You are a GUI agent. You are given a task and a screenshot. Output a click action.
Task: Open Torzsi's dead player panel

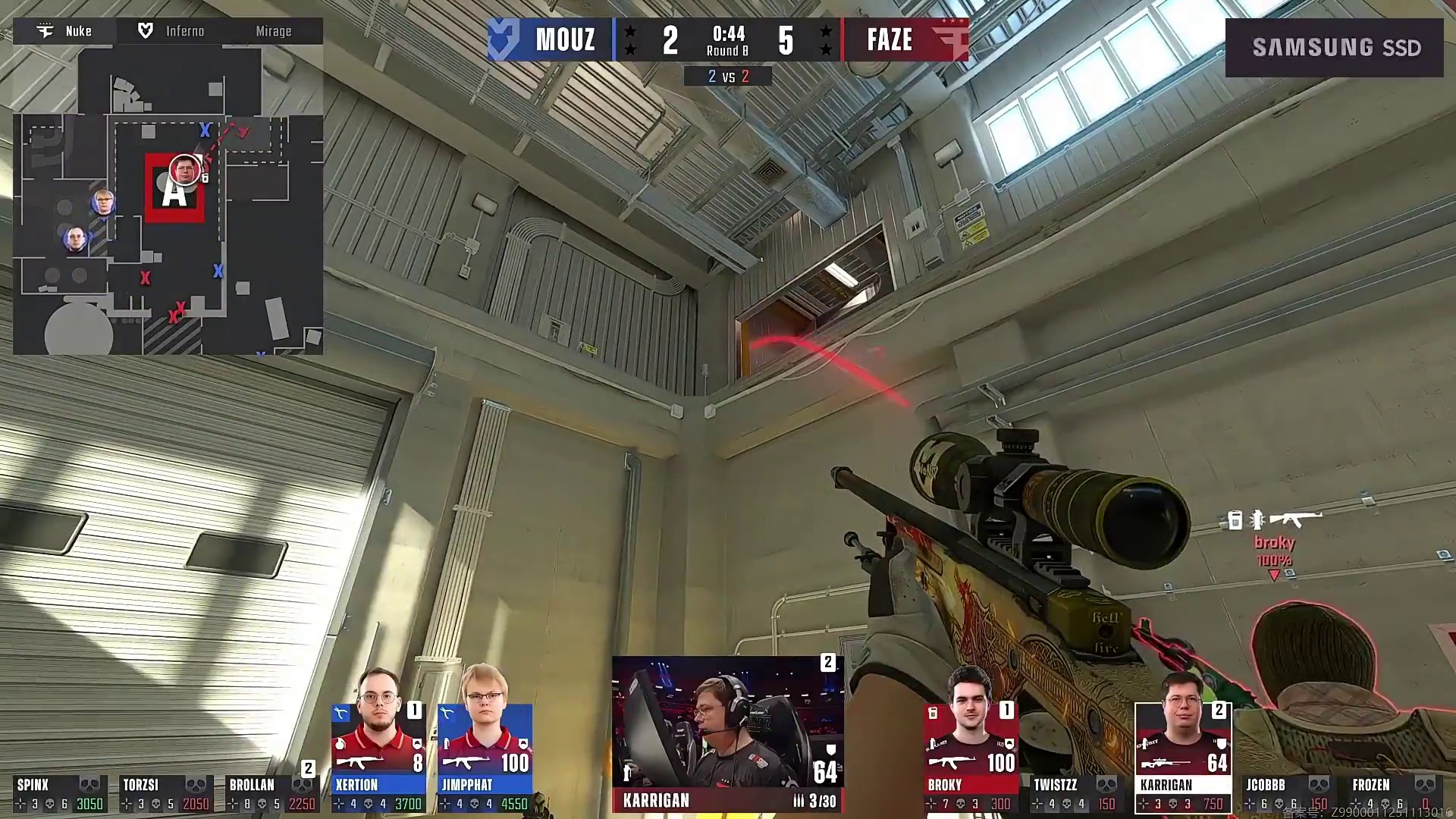pyautogui.click(x=165, y=793)
